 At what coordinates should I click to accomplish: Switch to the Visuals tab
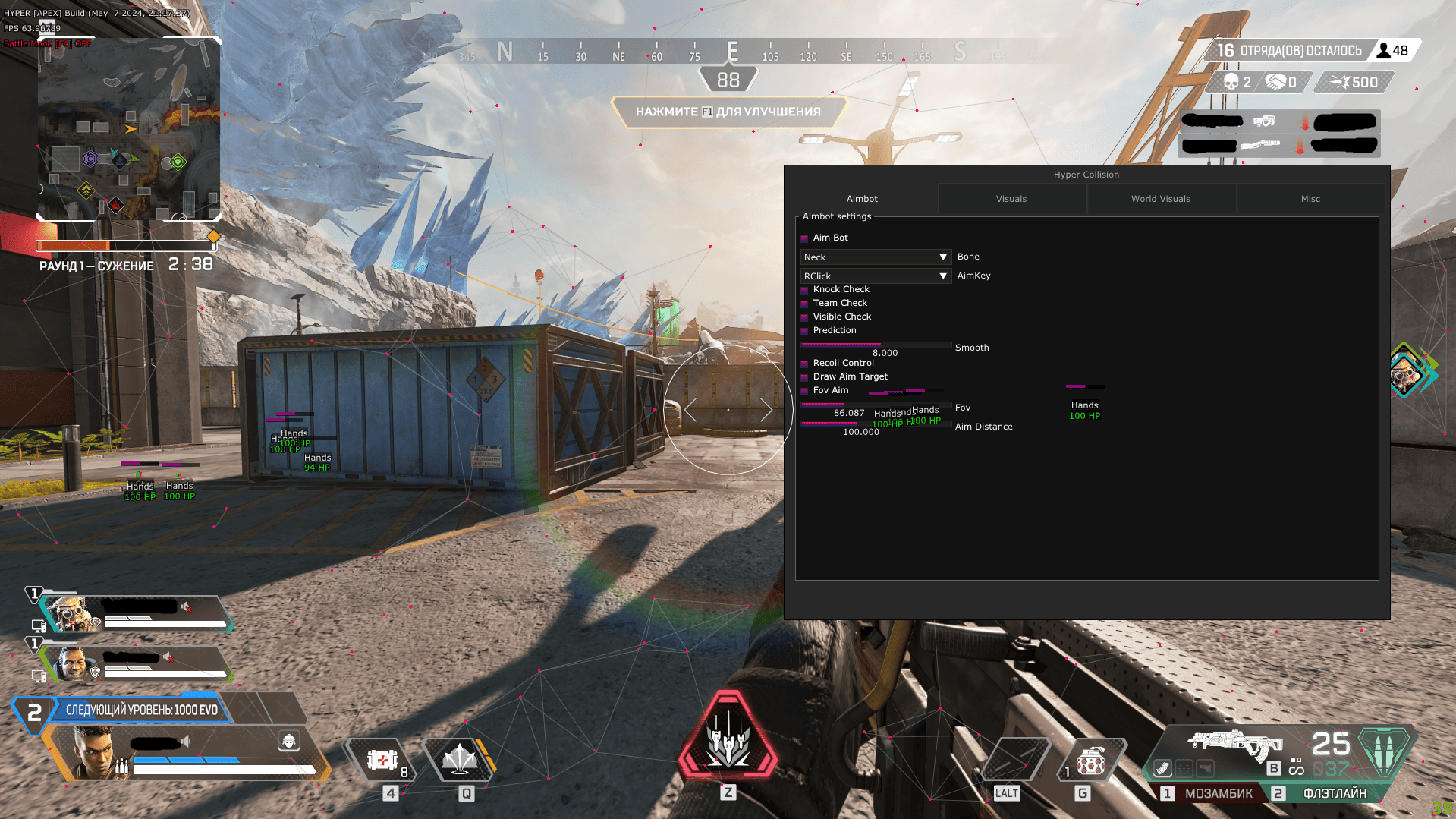(1011, 198)
